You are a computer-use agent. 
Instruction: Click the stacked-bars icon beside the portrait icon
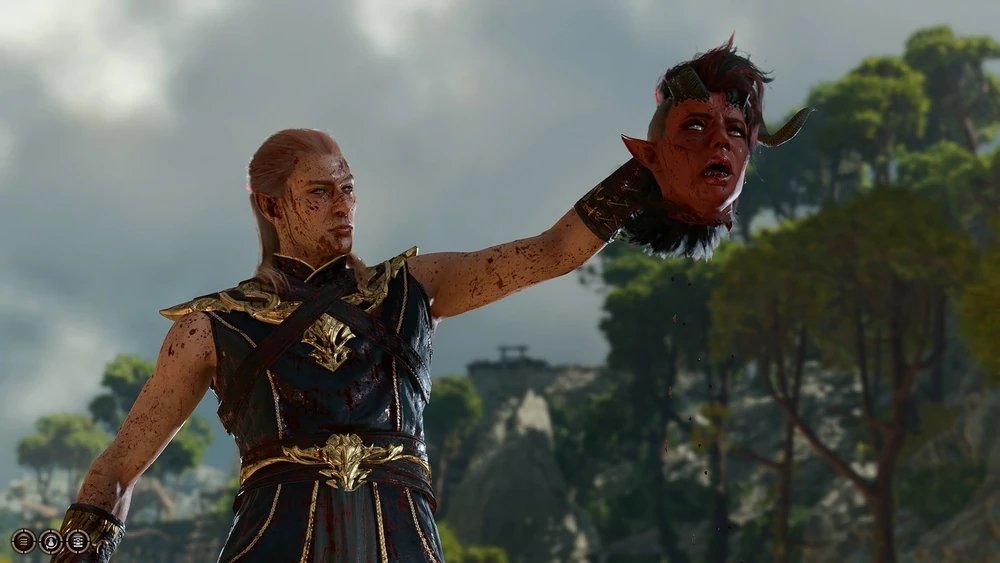click(77, 541)
